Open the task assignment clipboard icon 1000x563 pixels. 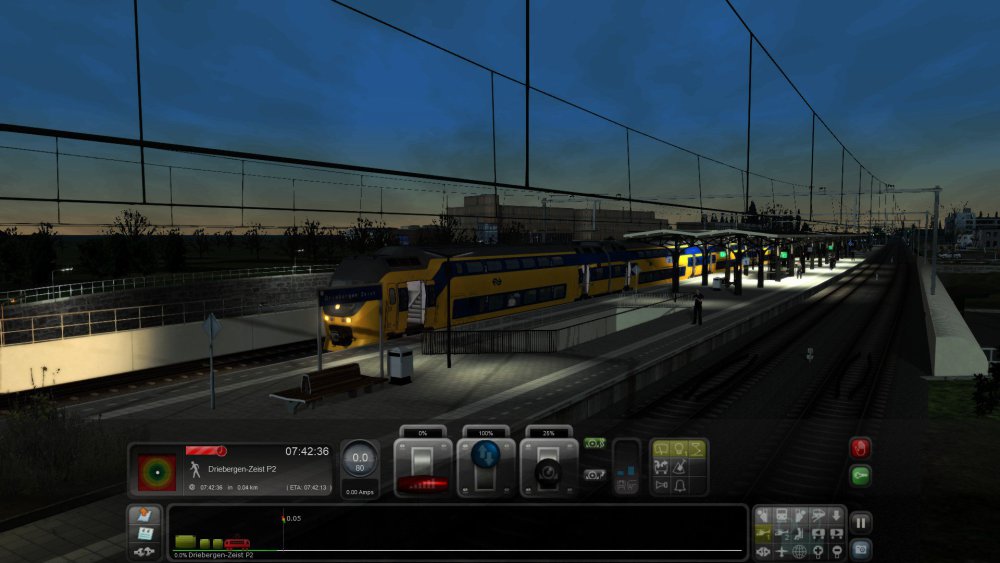pos(143,534)
